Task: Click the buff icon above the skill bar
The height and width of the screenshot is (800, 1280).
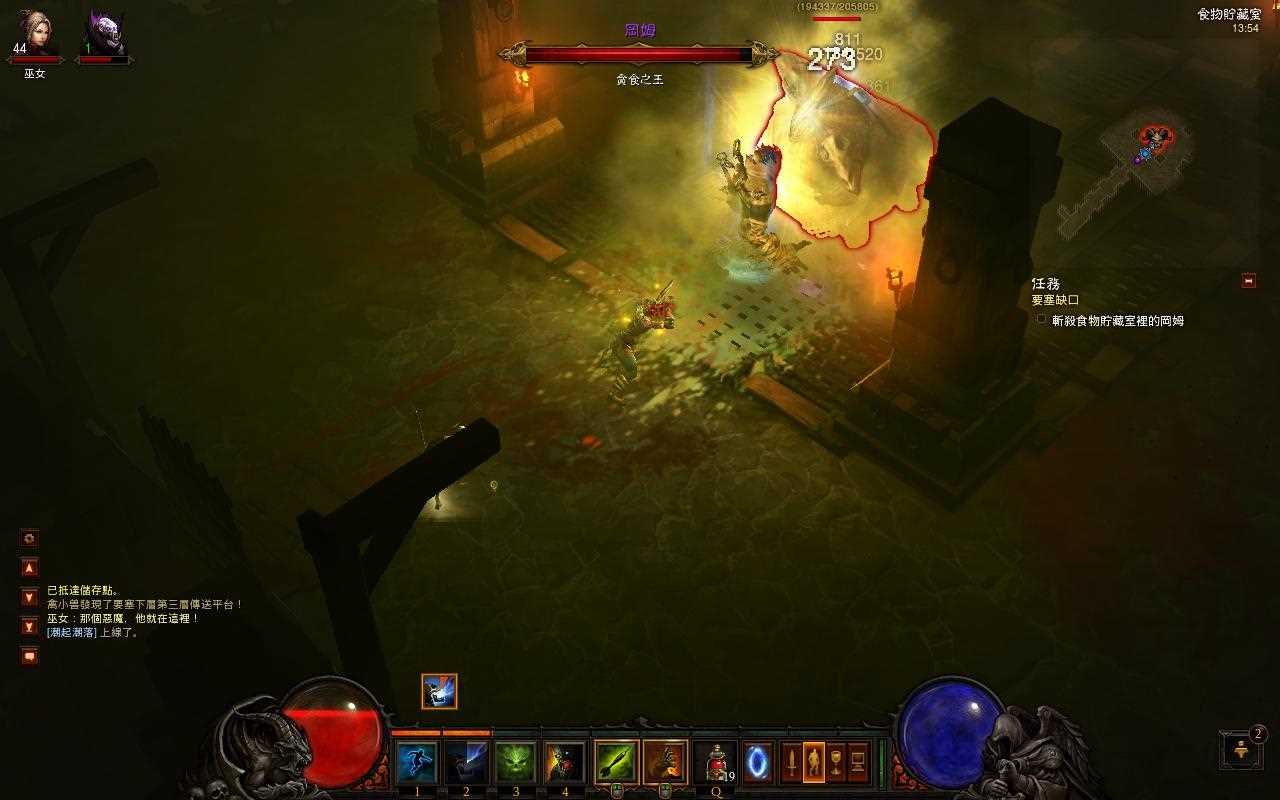Action: 439,691
